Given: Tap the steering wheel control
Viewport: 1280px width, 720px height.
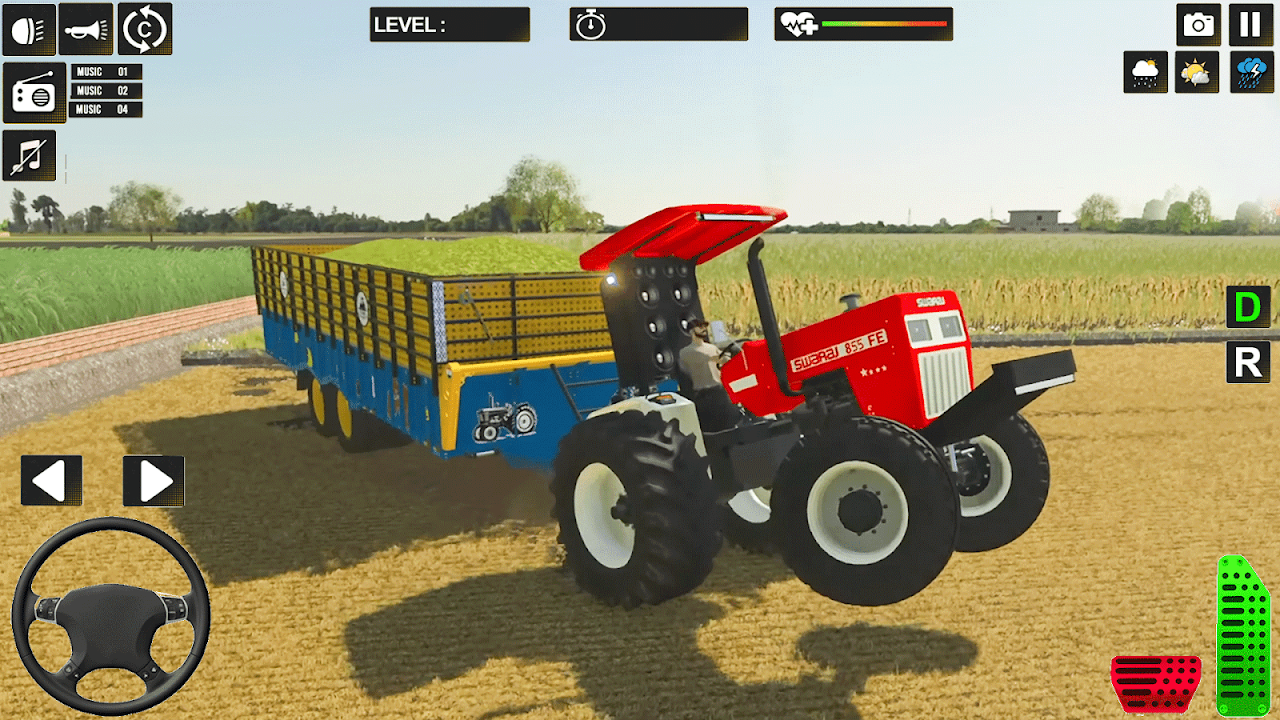Looking at the screenshot, I should click(x=111, y=616).
